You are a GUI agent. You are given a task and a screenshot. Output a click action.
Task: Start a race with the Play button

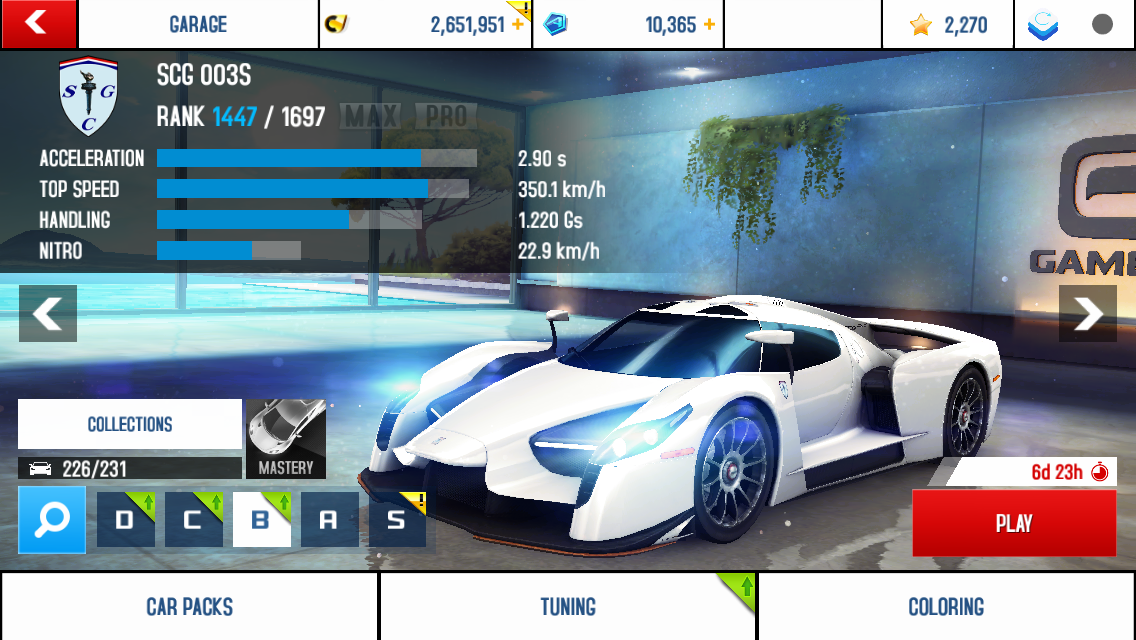[1014, 523]
